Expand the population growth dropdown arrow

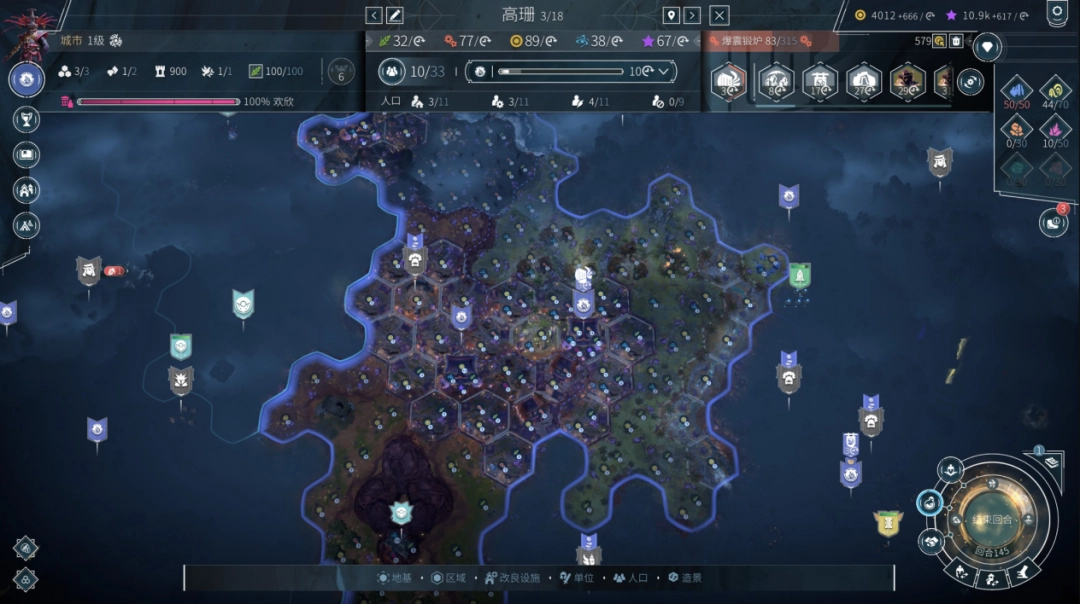(x=664, y=71)
